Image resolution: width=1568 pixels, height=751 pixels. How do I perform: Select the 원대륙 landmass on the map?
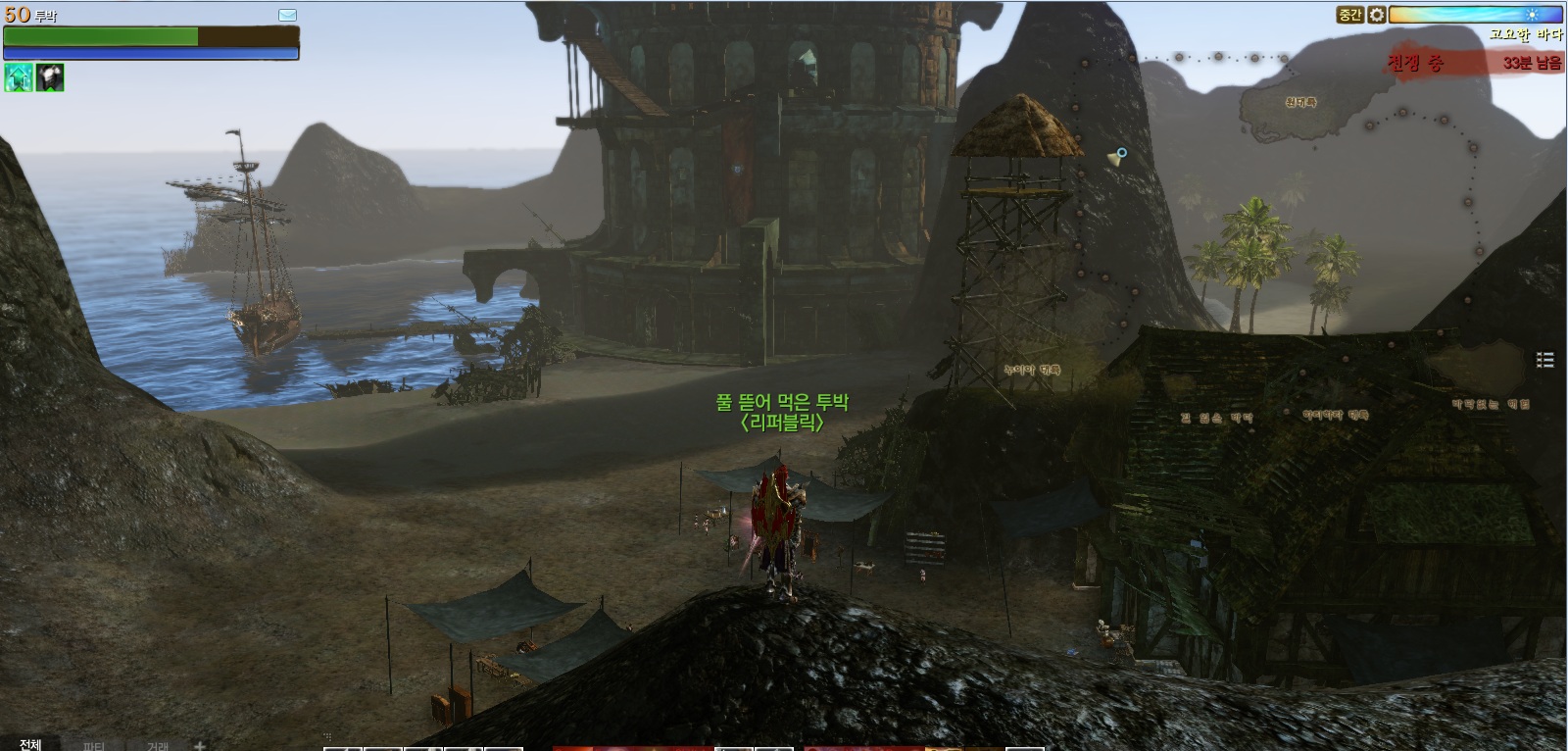click(x=1299, y=103)
